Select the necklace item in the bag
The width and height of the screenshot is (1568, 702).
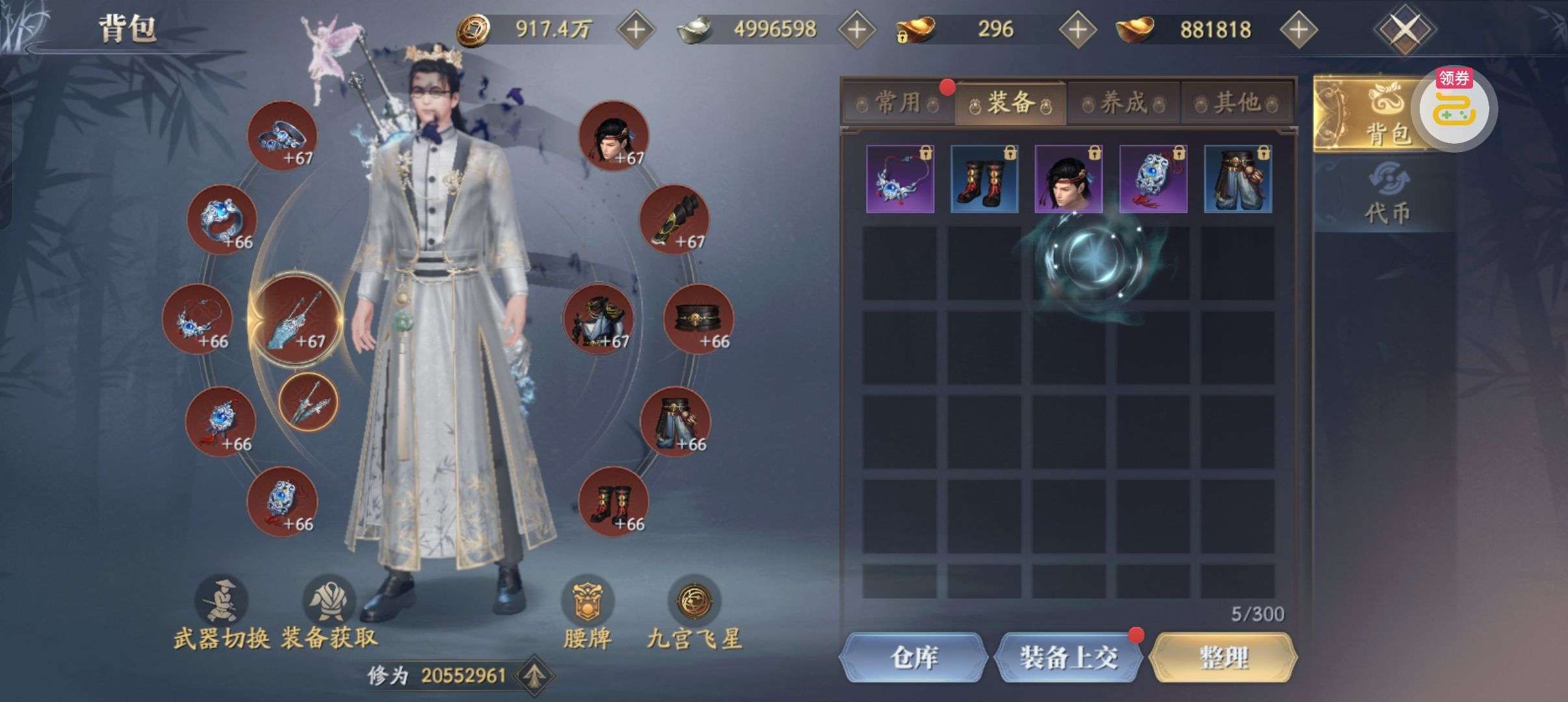[900, 179]
